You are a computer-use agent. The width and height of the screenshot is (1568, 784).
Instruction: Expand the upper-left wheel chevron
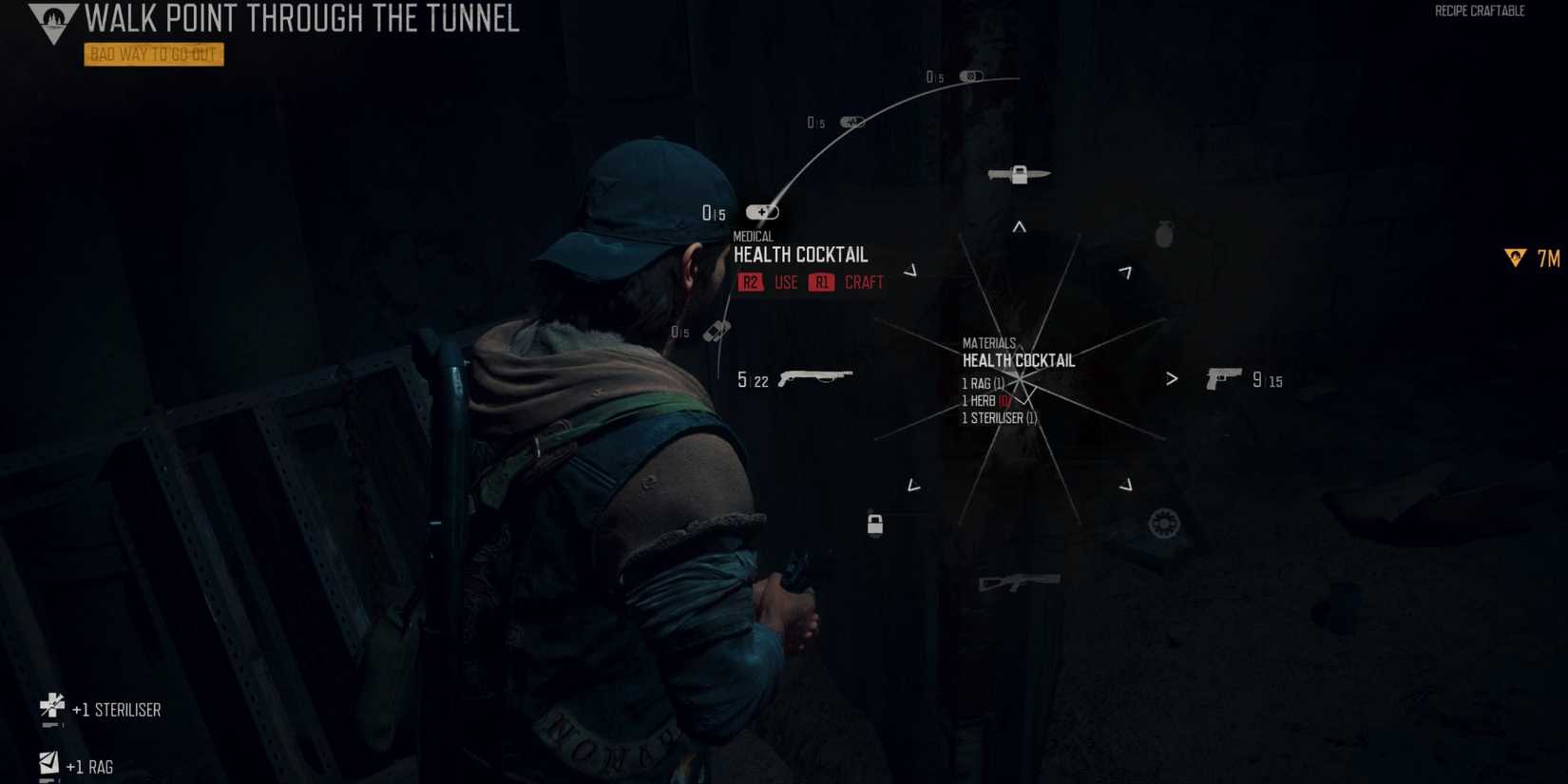tap(912, 271)
